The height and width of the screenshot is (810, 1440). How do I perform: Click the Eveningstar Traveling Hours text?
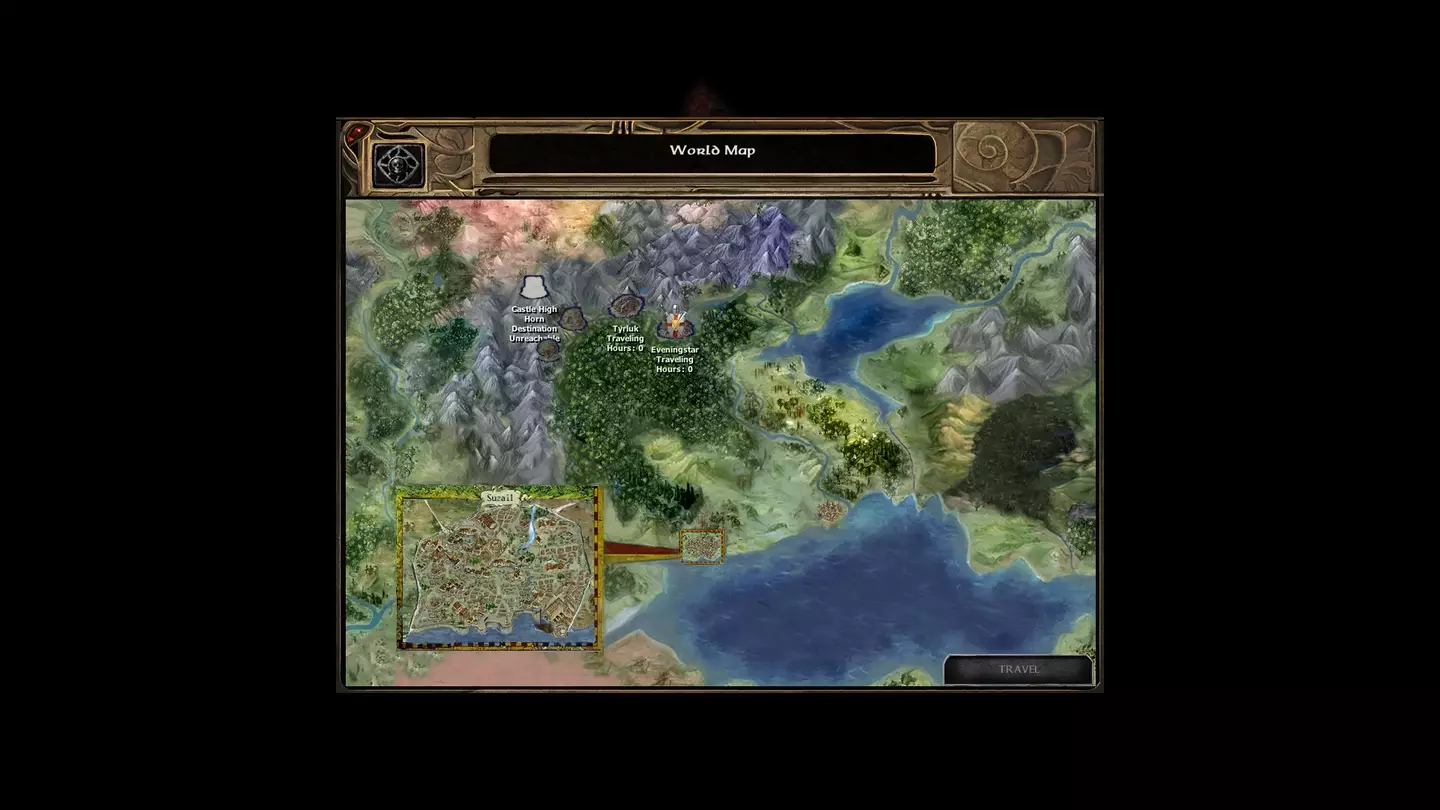(675, 360)
